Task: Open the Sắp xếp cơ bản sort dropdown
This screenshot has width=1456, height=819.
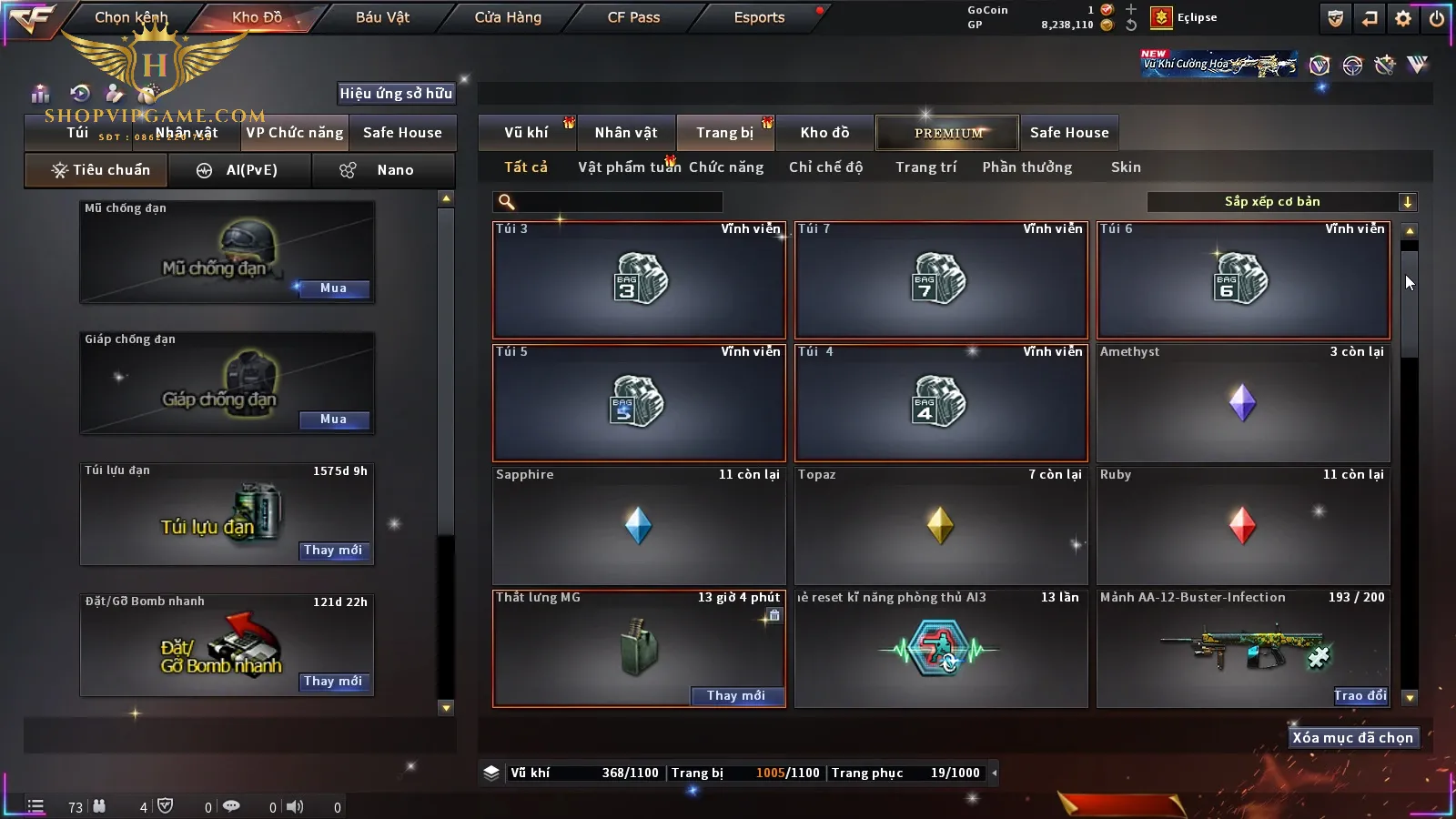Action: [1281, 202]
